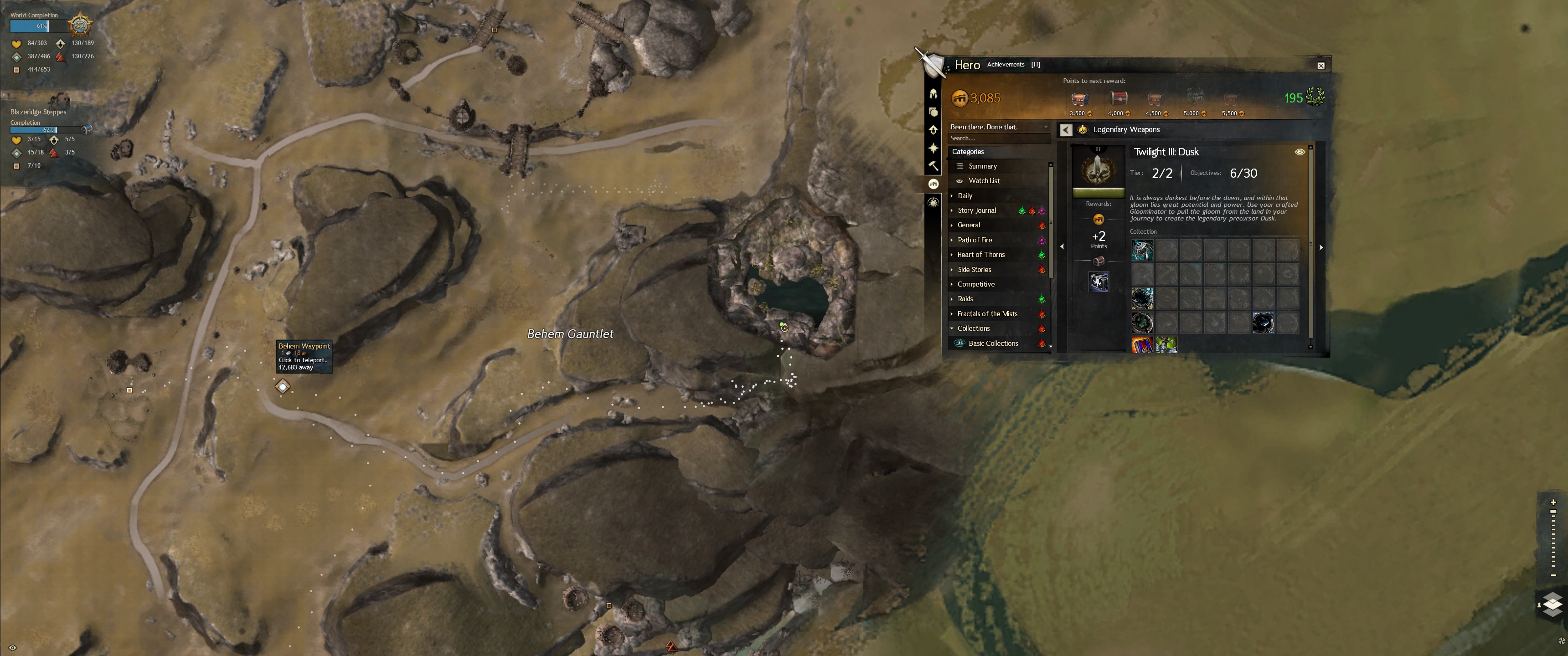Expand the Path of Fire category
The image size is (1568, 656).
975,240
